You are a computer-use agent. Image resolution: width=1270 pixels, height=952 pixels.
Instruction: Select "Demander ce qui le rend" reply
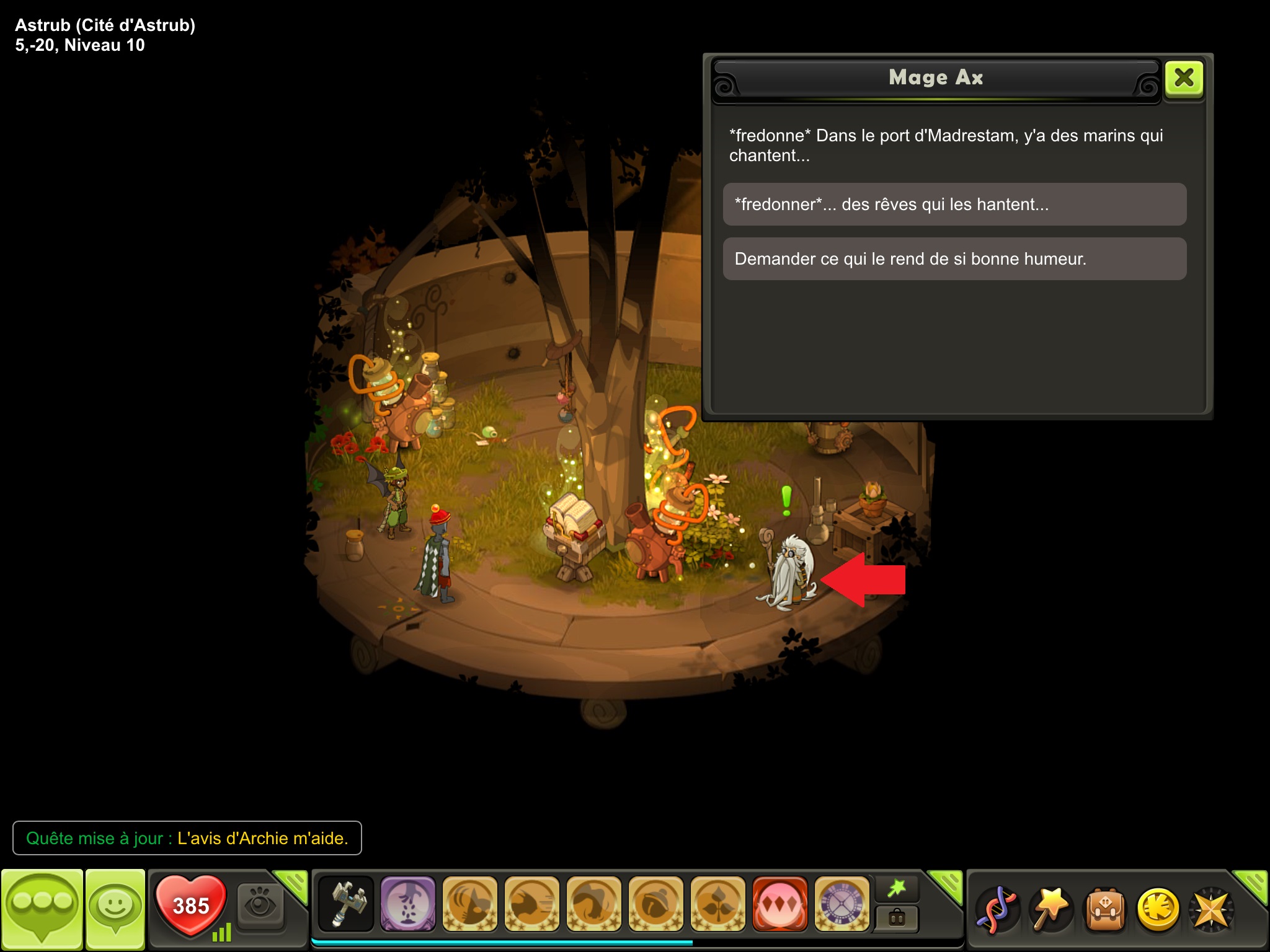click(954, 259)
